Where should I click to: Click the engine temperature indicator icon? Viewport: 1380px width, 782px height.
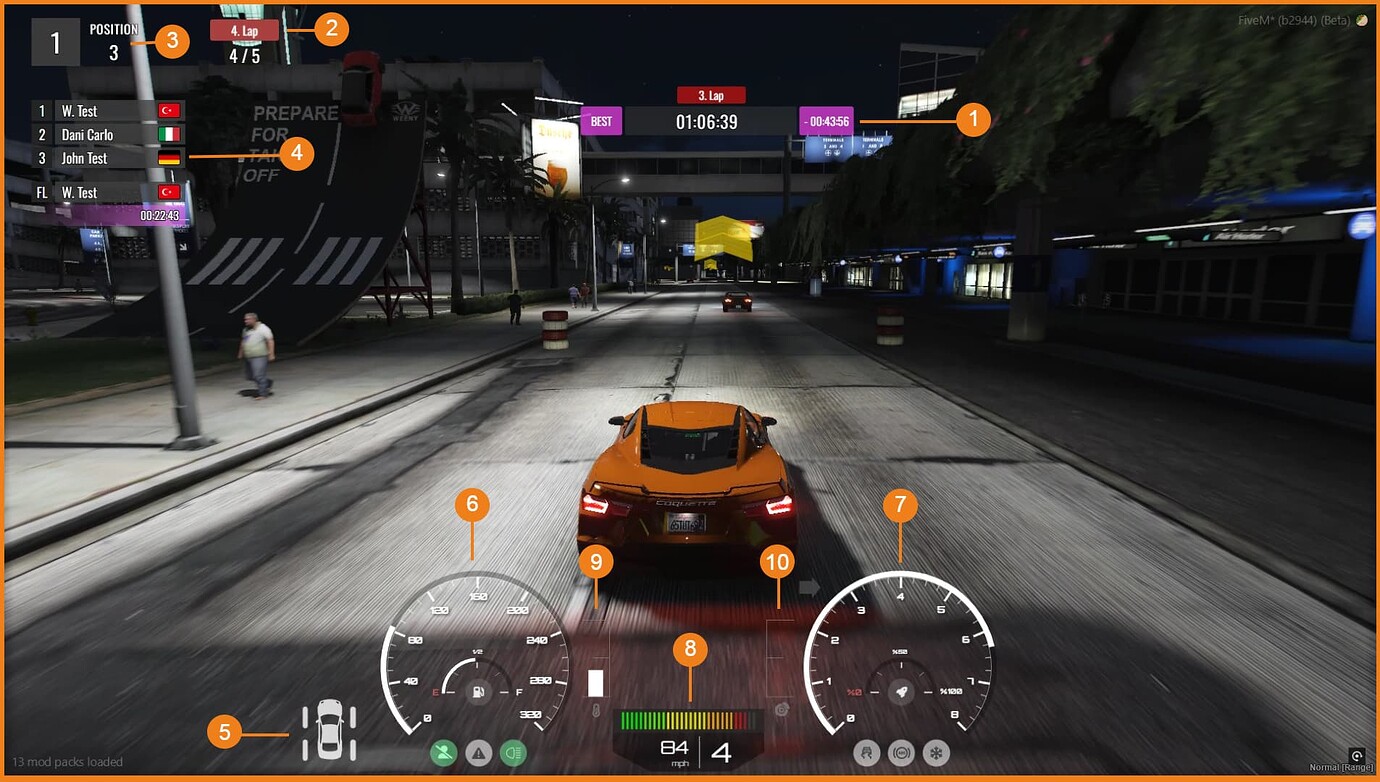(x=596, y=708)
